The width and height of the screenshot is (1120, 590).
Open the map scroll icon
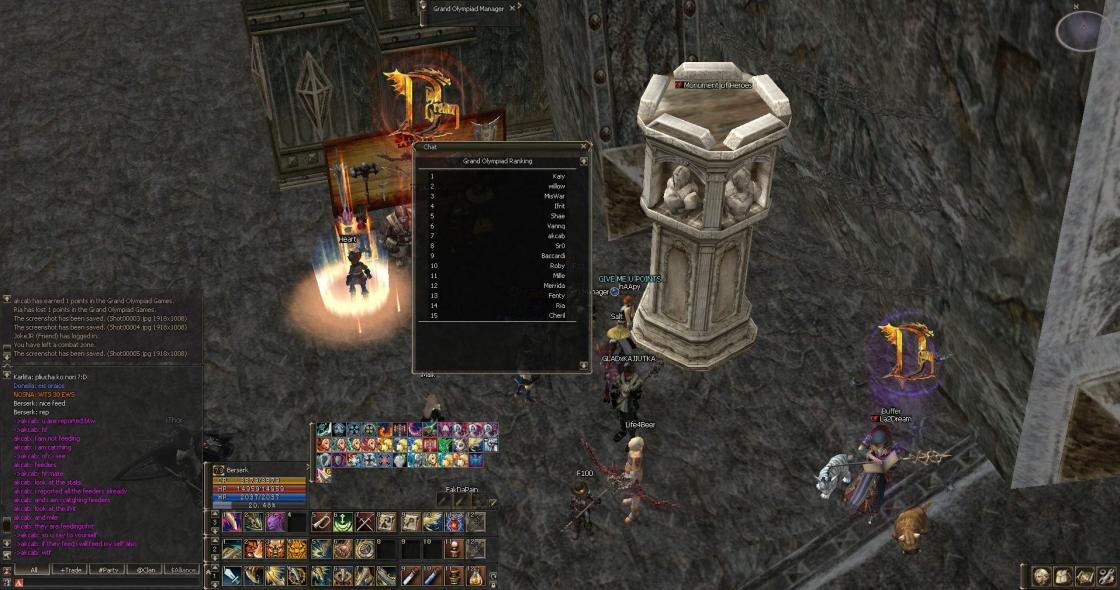(1084, 576)
